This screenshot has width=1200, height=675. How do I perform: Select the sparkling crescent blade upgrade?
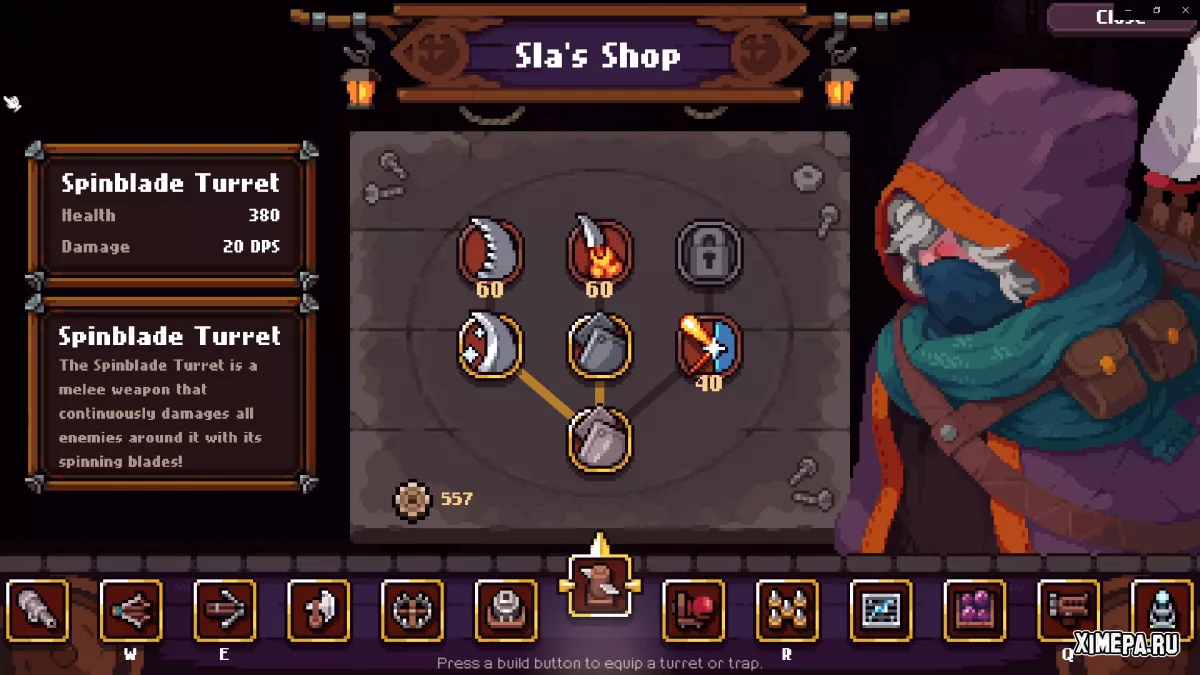[x=490, y=346]
